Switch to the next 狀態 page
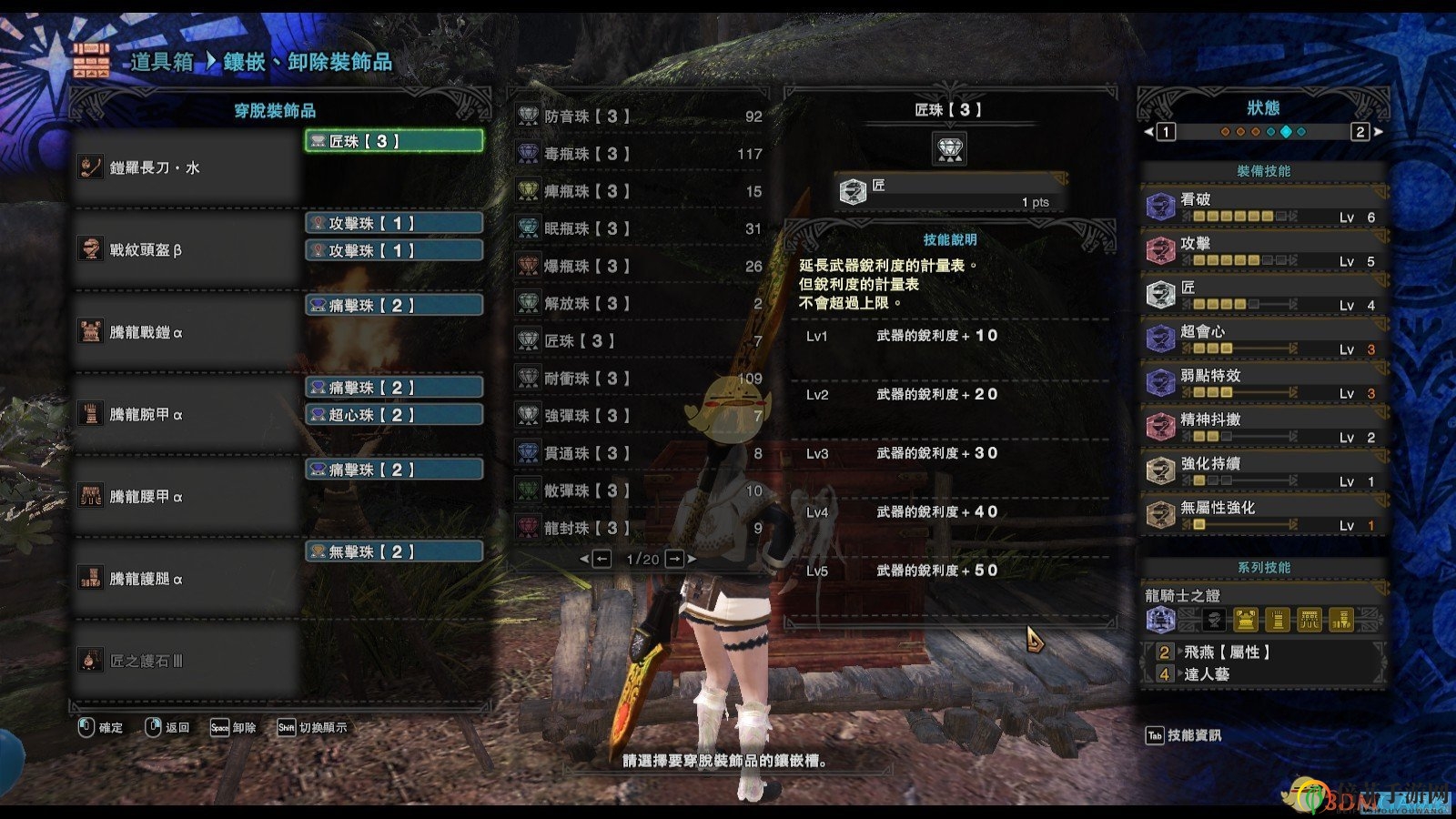The width and height of the screenshot is (1456, 819). coord(1361,132)
